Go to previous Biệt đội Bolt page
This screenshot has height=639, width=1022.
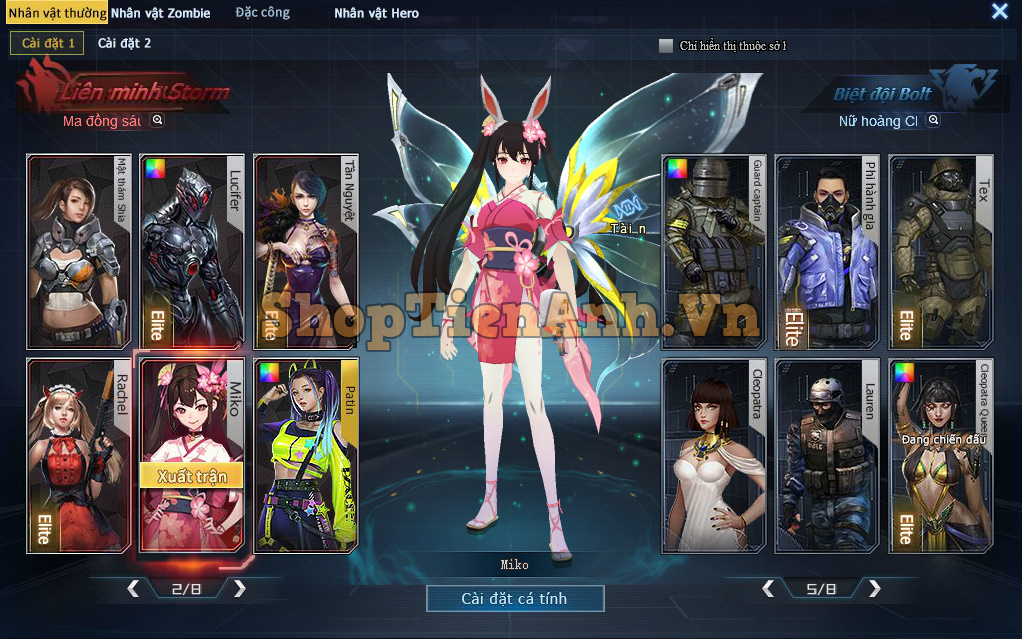[768, 589]
